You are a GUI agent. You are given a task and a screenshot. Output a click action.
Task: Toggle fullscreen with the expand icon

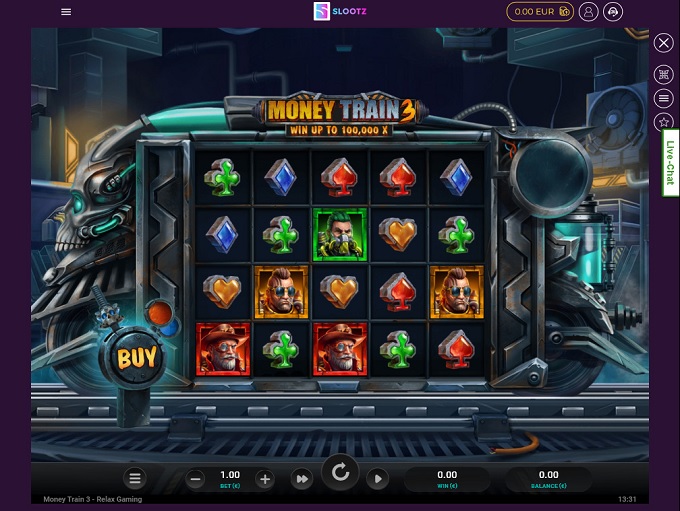[664, 74]
